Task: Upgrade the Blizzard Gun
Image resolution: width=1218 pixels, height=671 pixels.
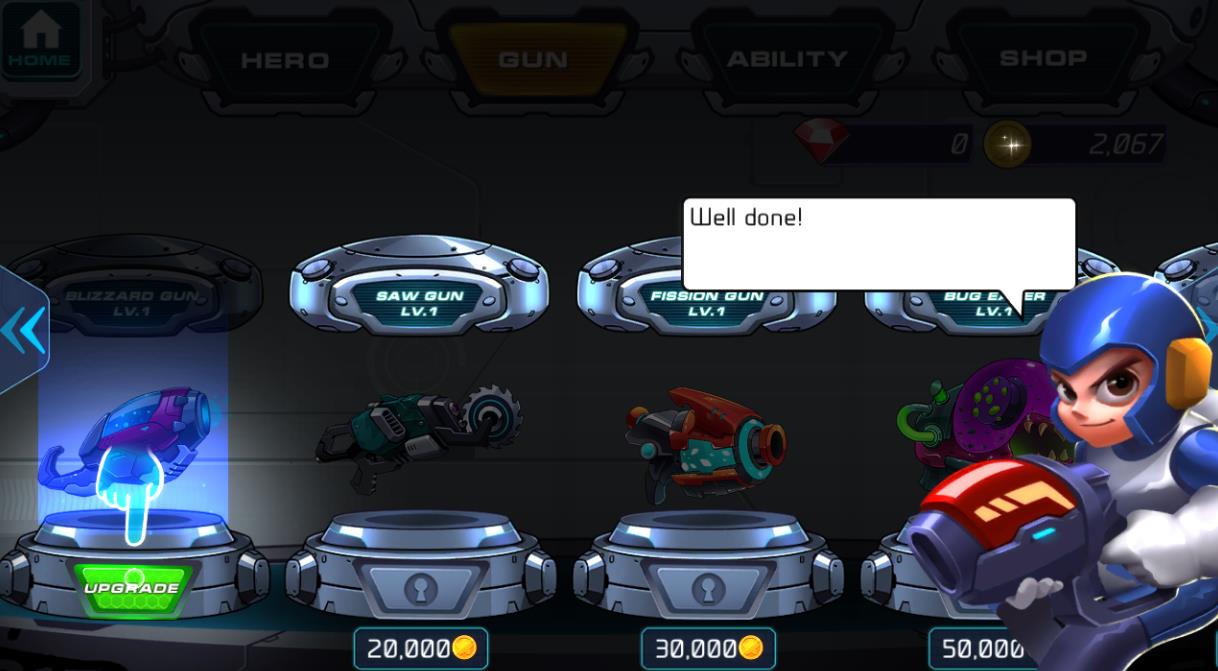Action: 132,587
